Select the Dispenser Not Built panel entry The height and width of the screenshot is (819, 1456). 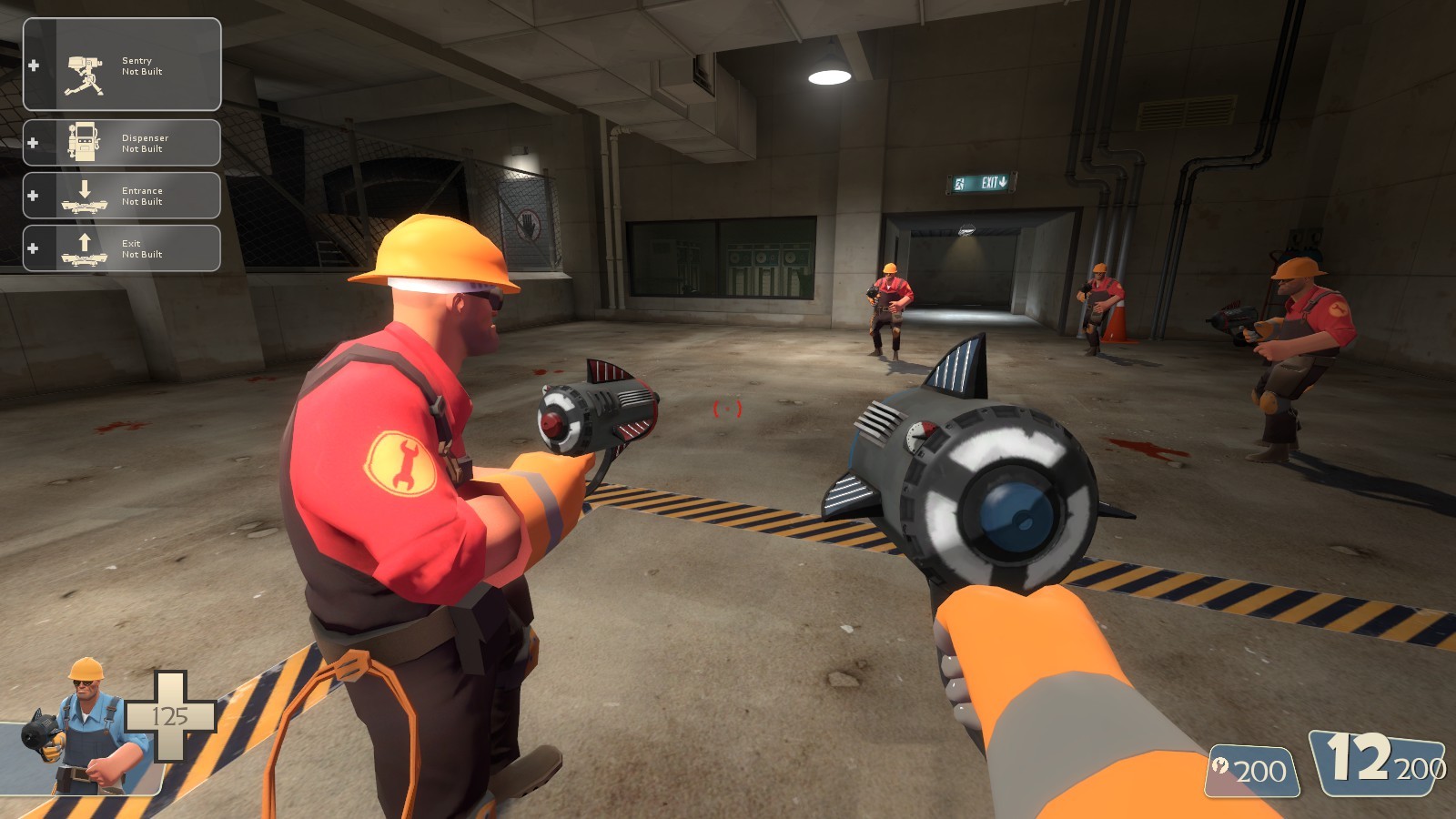tap(144, 141)
